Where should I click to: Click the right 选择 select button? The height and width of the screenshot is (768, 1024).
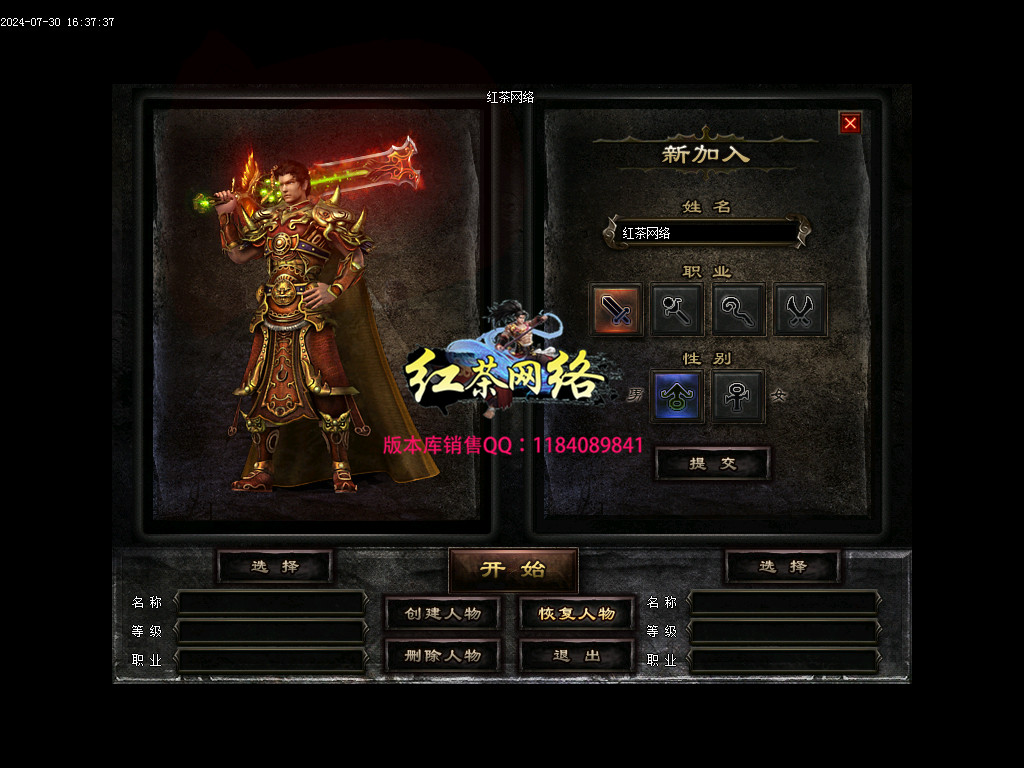(x=782, y=566)
